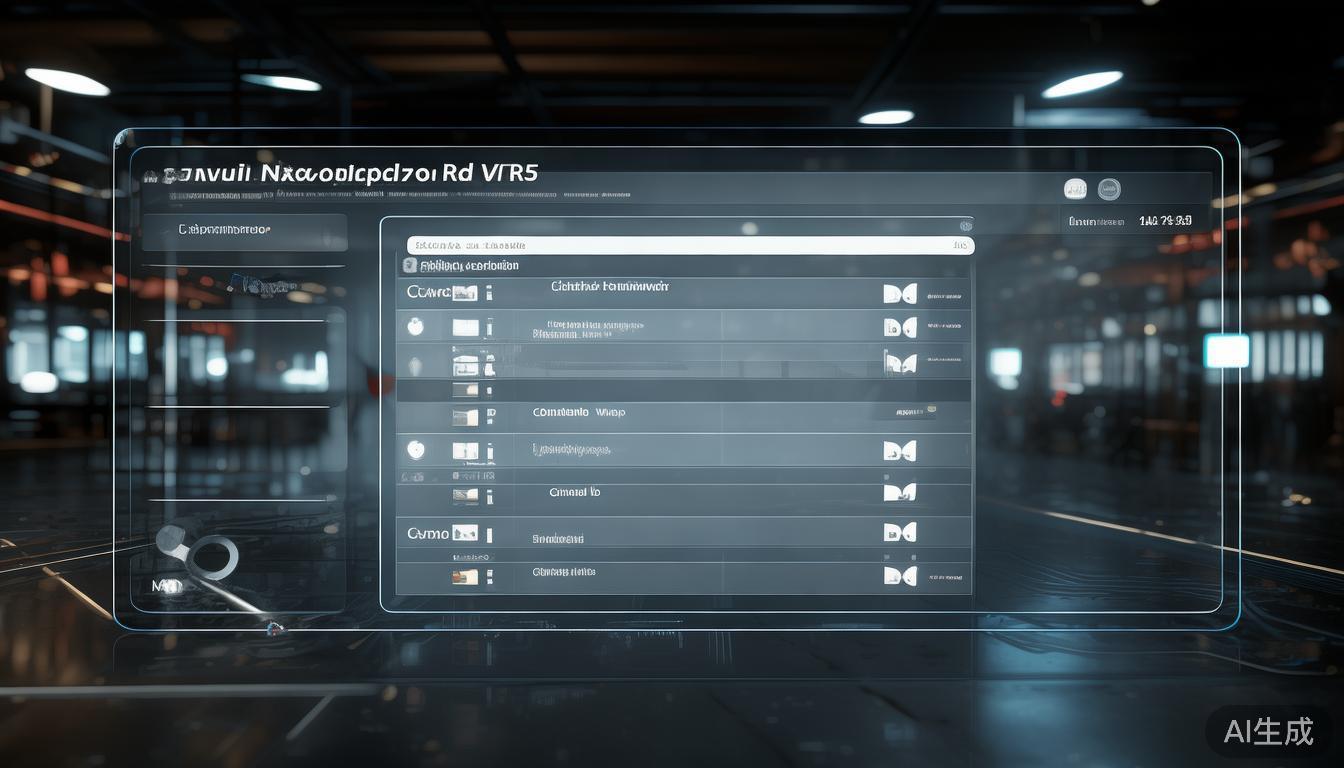The image size is (1344, 768).
Task: Open the wrench tool icon in the sidebar
Action: point(200,556)
